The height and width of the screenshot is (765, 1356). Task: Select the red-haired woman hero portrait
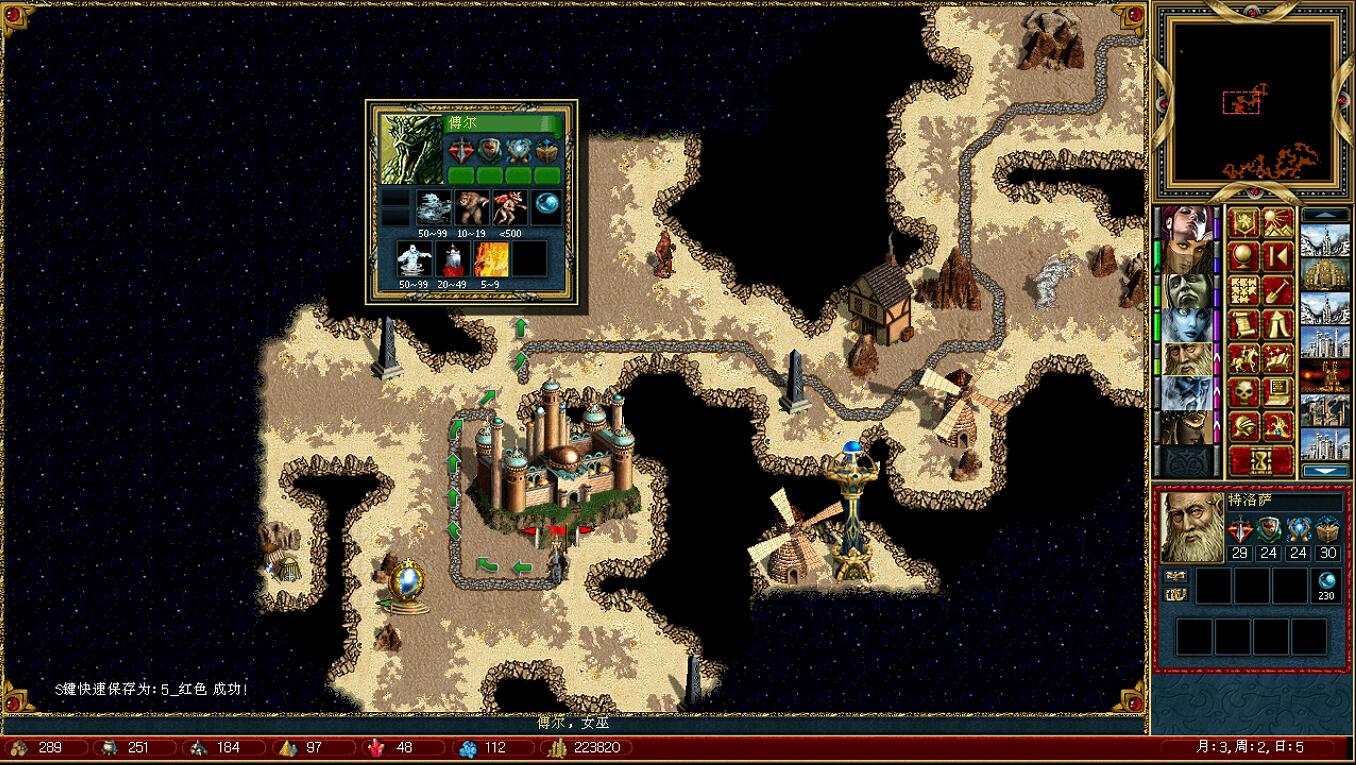(x=1185, y=223)
